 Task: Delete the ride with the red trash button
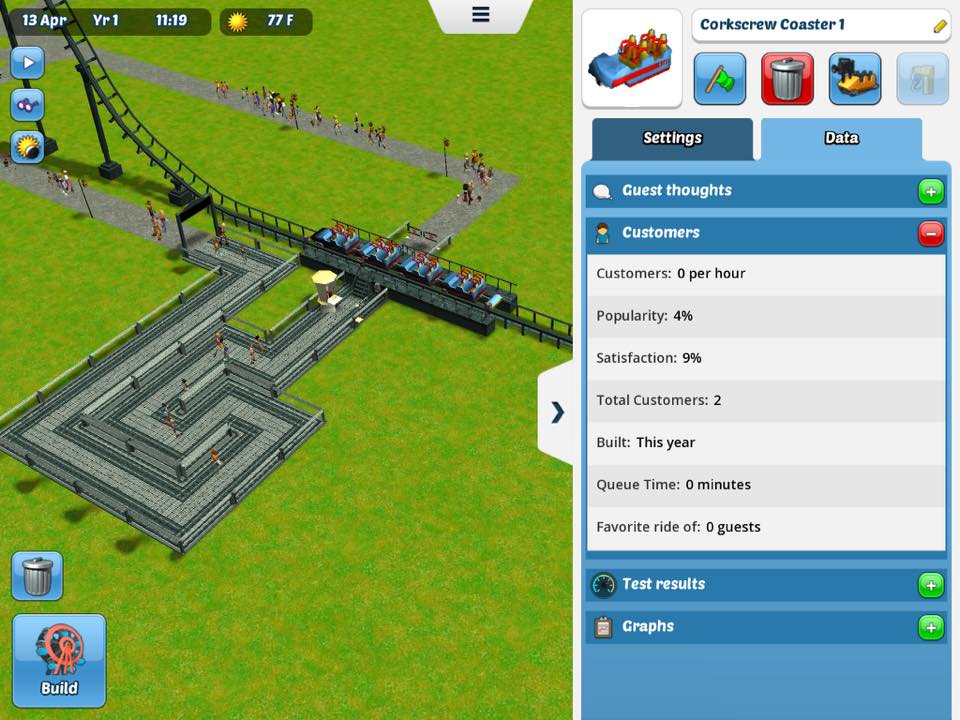click(x=787, y=79)
